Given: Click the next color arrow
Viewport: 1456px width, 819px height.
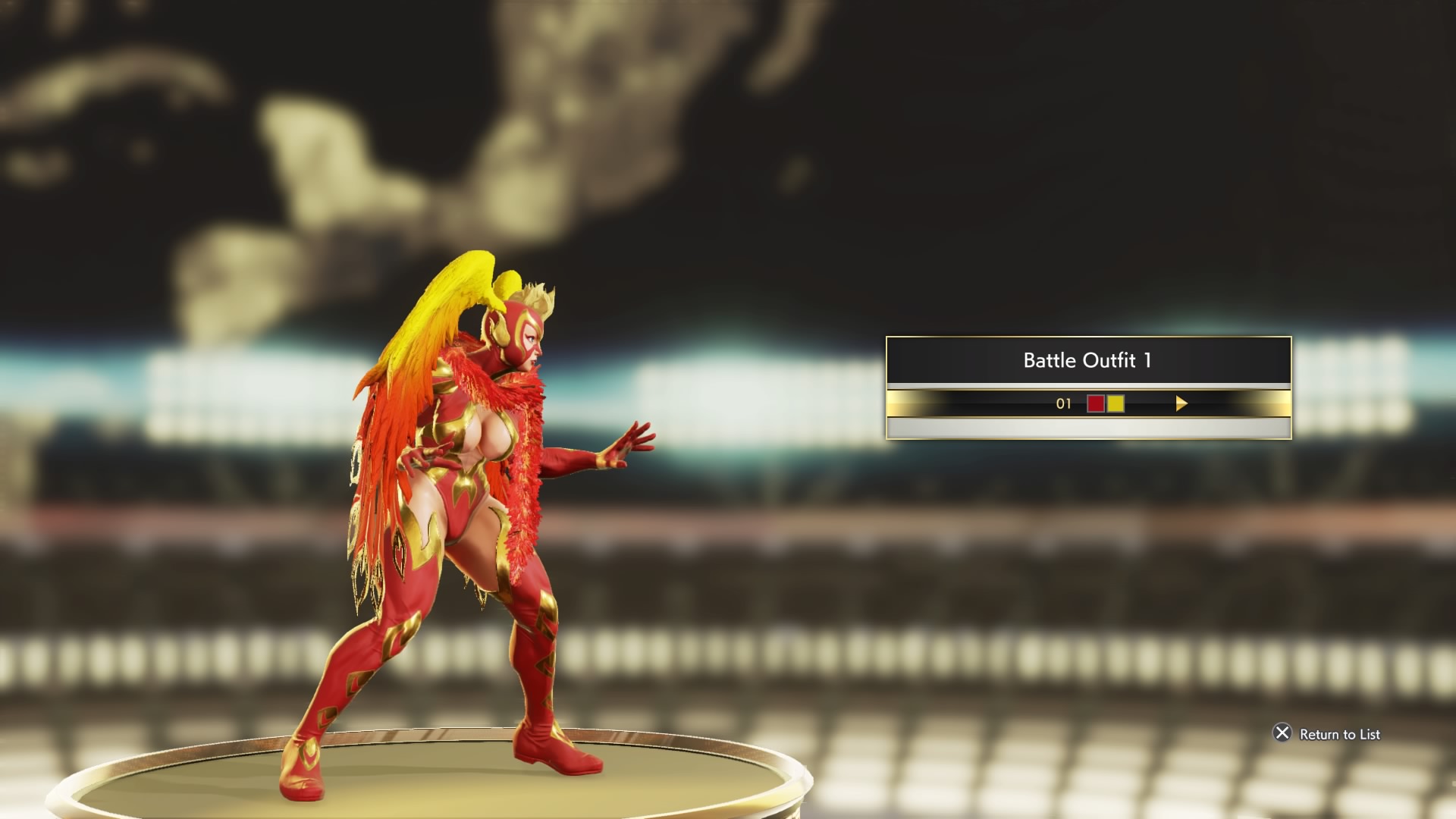Looking at the screenshot, I should tap(1181, 403).
